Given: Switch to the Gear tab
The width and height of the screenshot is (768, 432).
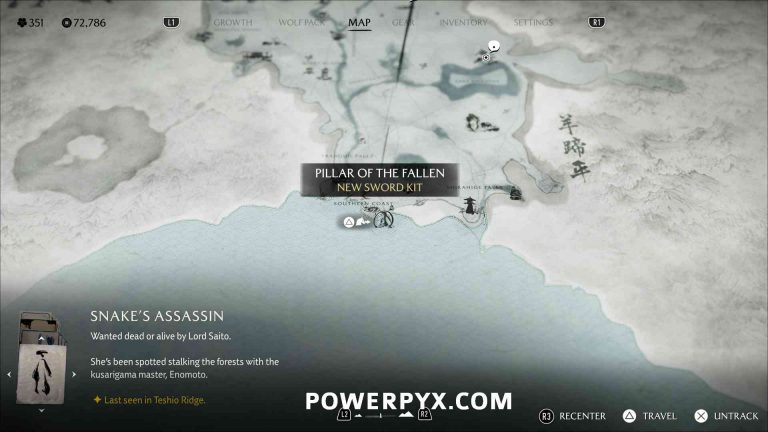Looking at the screenshot, I should tap(403, 22).
